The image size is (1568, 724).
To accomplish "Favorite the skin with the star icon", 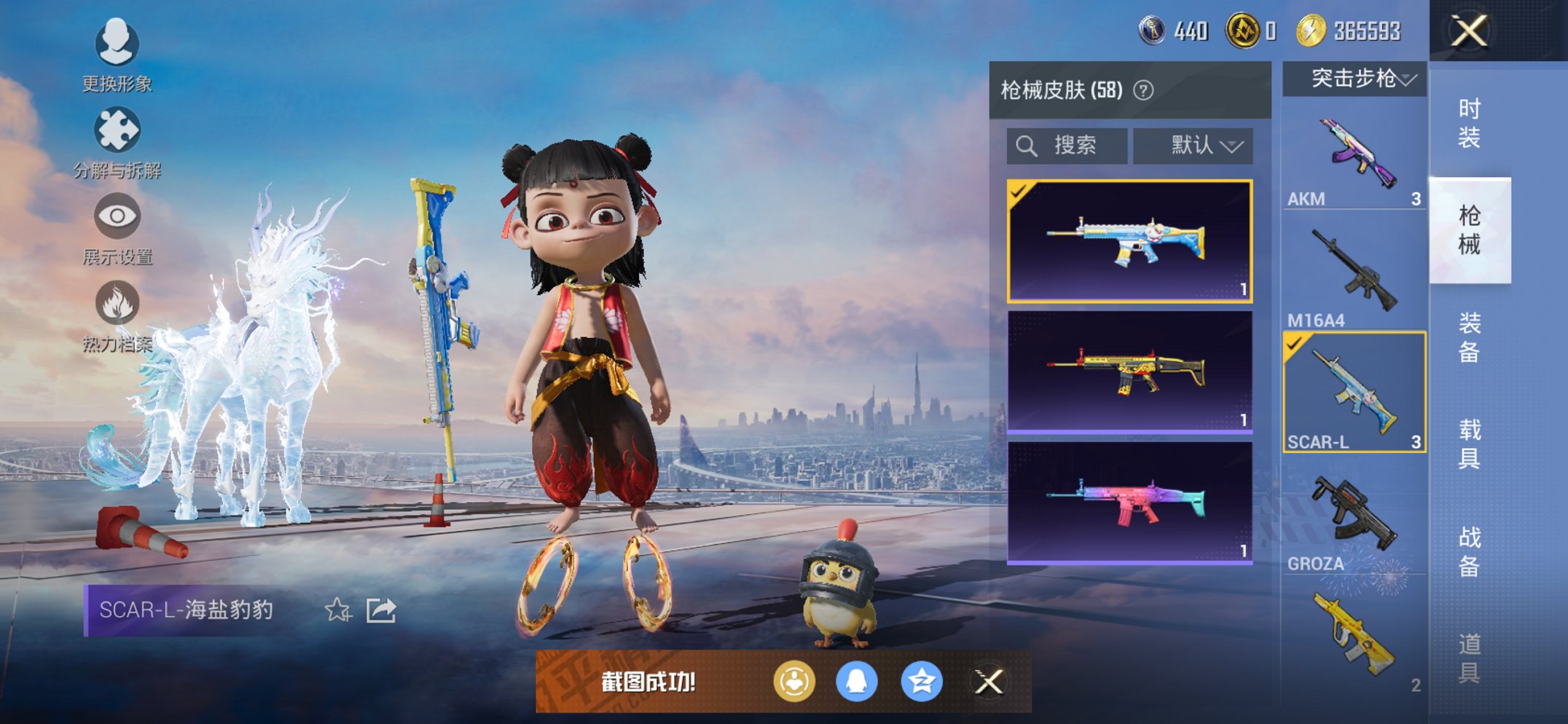I will click(x=337, y=610).
